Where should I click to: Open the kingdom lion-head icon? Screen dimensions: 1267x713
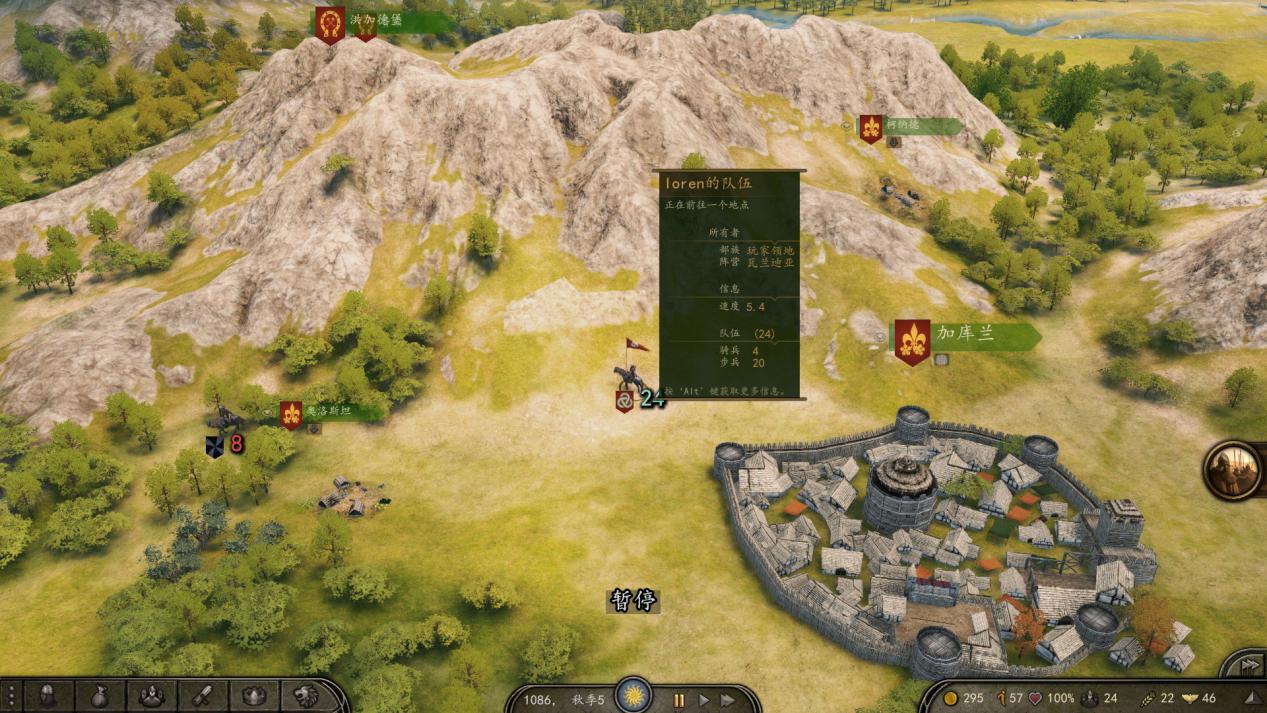pos(305,696)
